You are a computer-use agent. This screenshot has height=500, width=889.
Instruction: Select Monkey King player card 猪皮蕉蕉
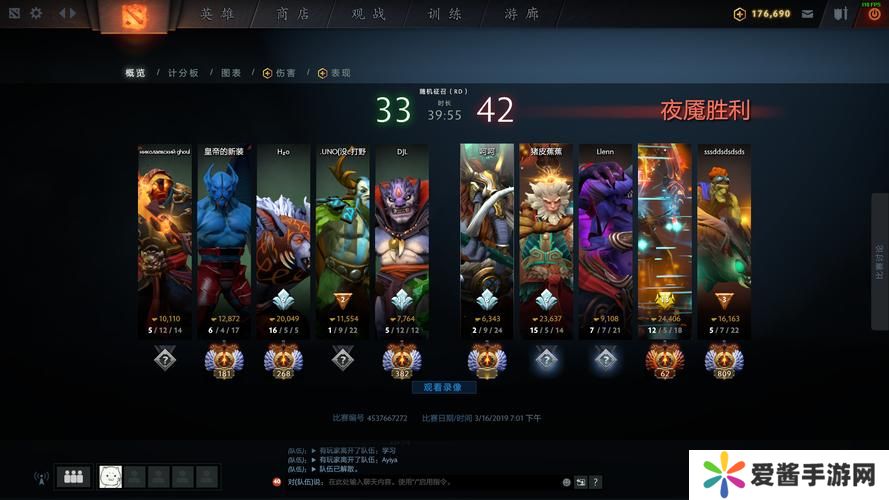[546, 230]
